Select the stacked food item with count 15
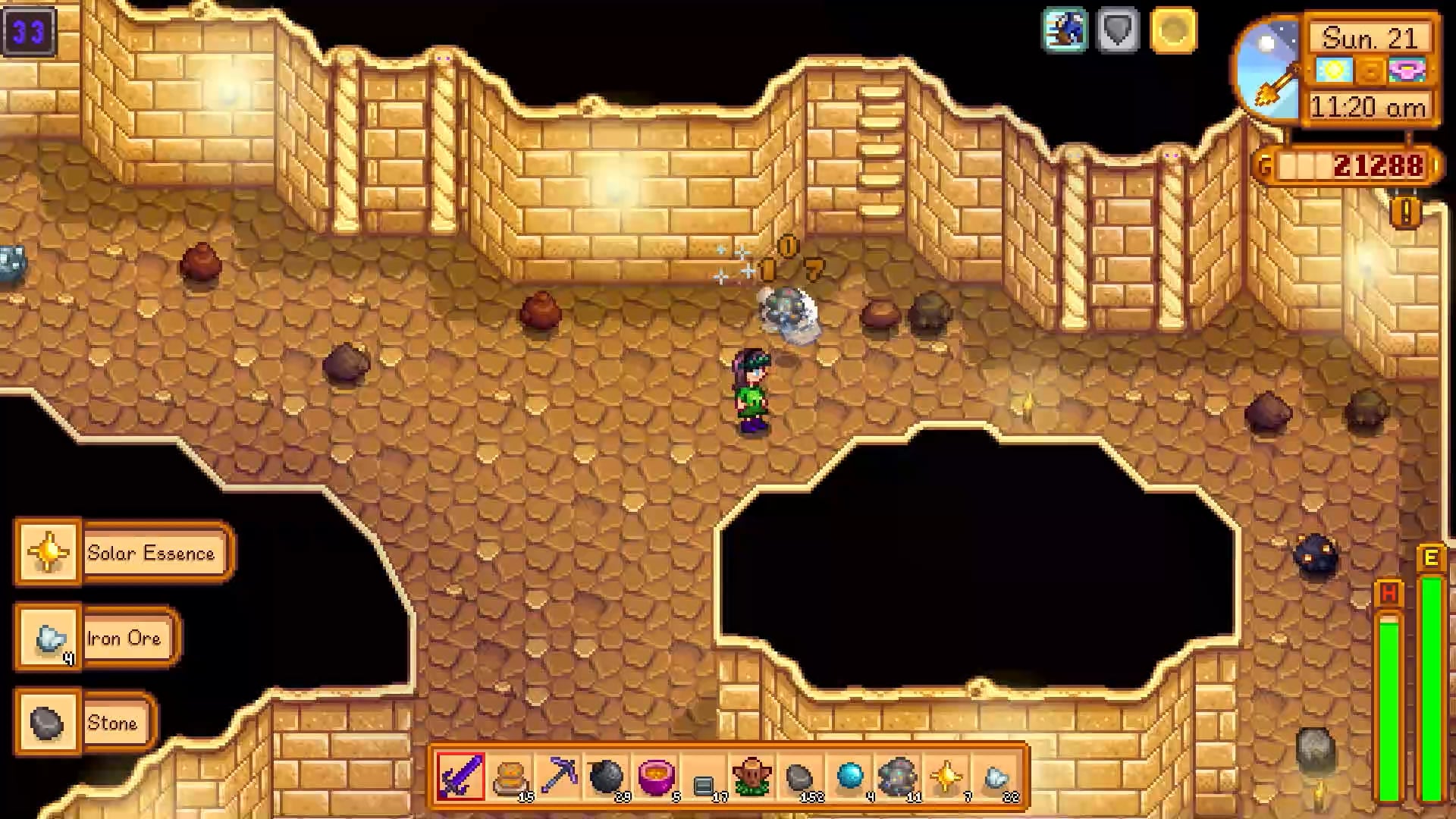Image resolution: width=1456 pixels, height=819 pixels. (510, 777)
